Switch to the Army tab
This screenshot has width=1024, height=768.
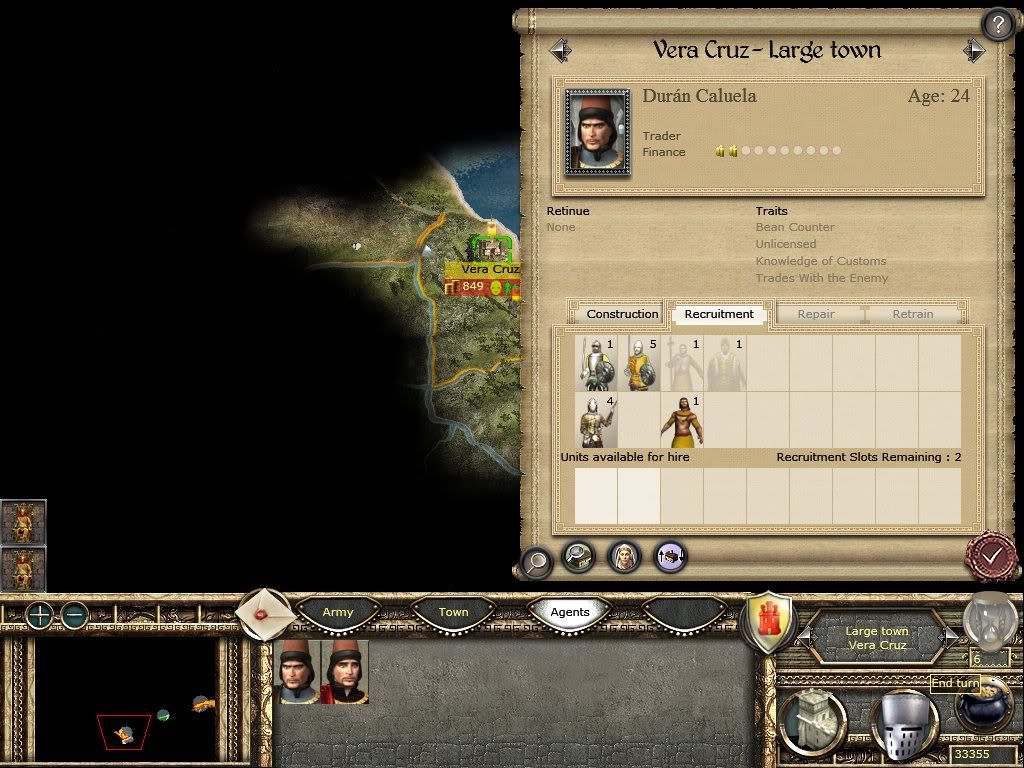[338, 612]
